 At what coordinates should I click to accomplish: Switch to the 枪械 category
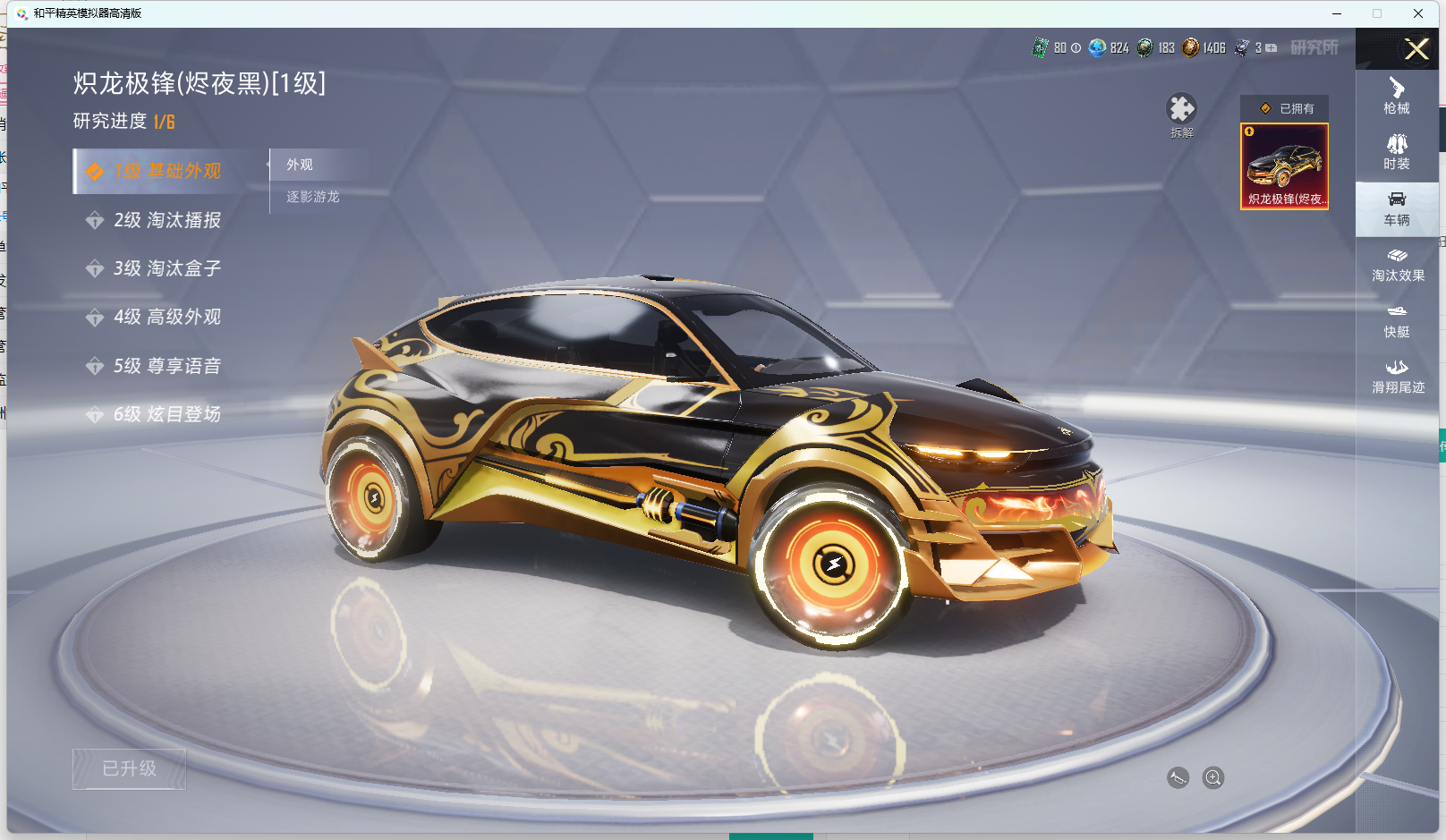1397,96
